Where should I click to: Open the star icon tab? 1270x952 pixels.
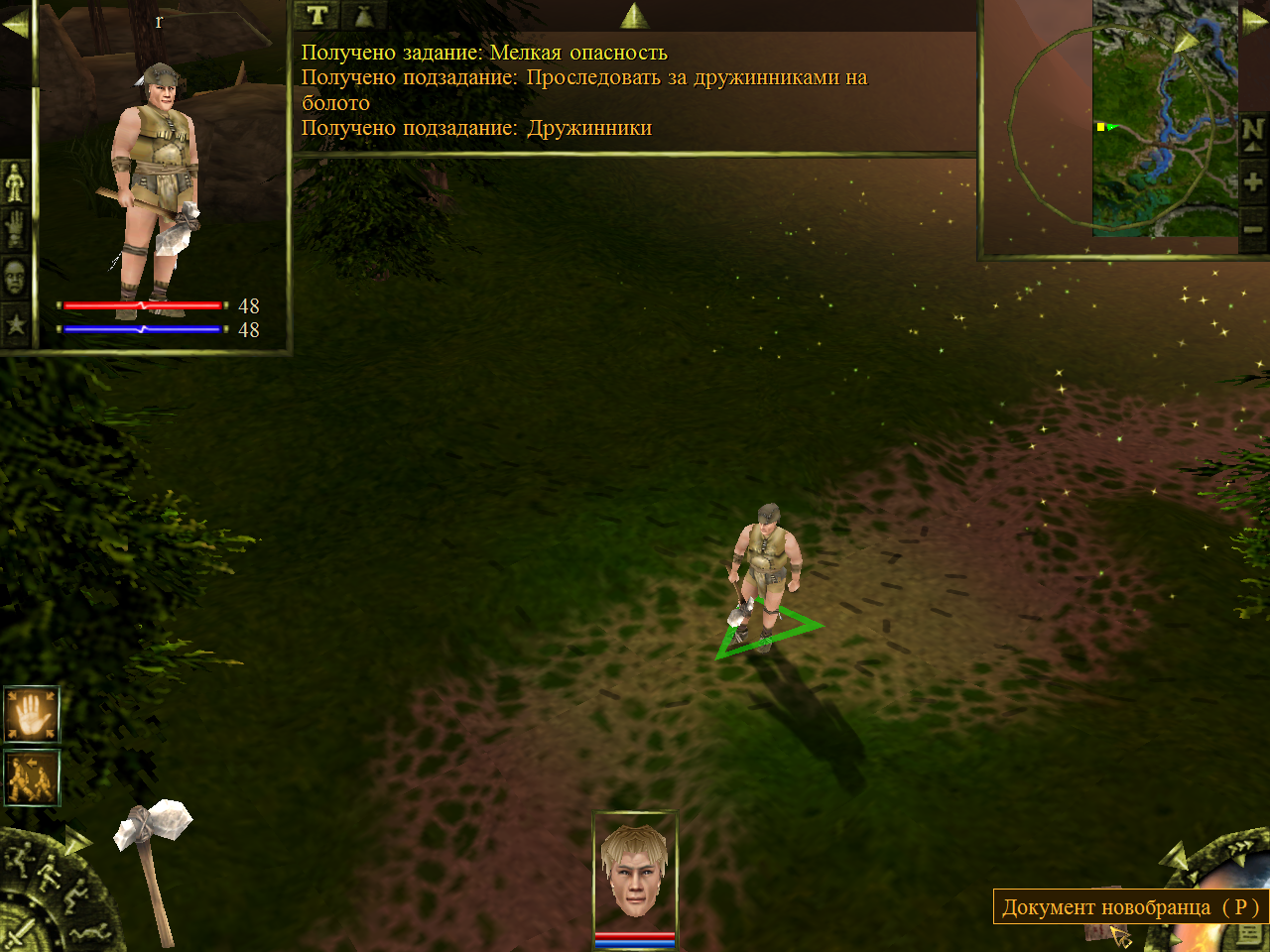(15, 323)
